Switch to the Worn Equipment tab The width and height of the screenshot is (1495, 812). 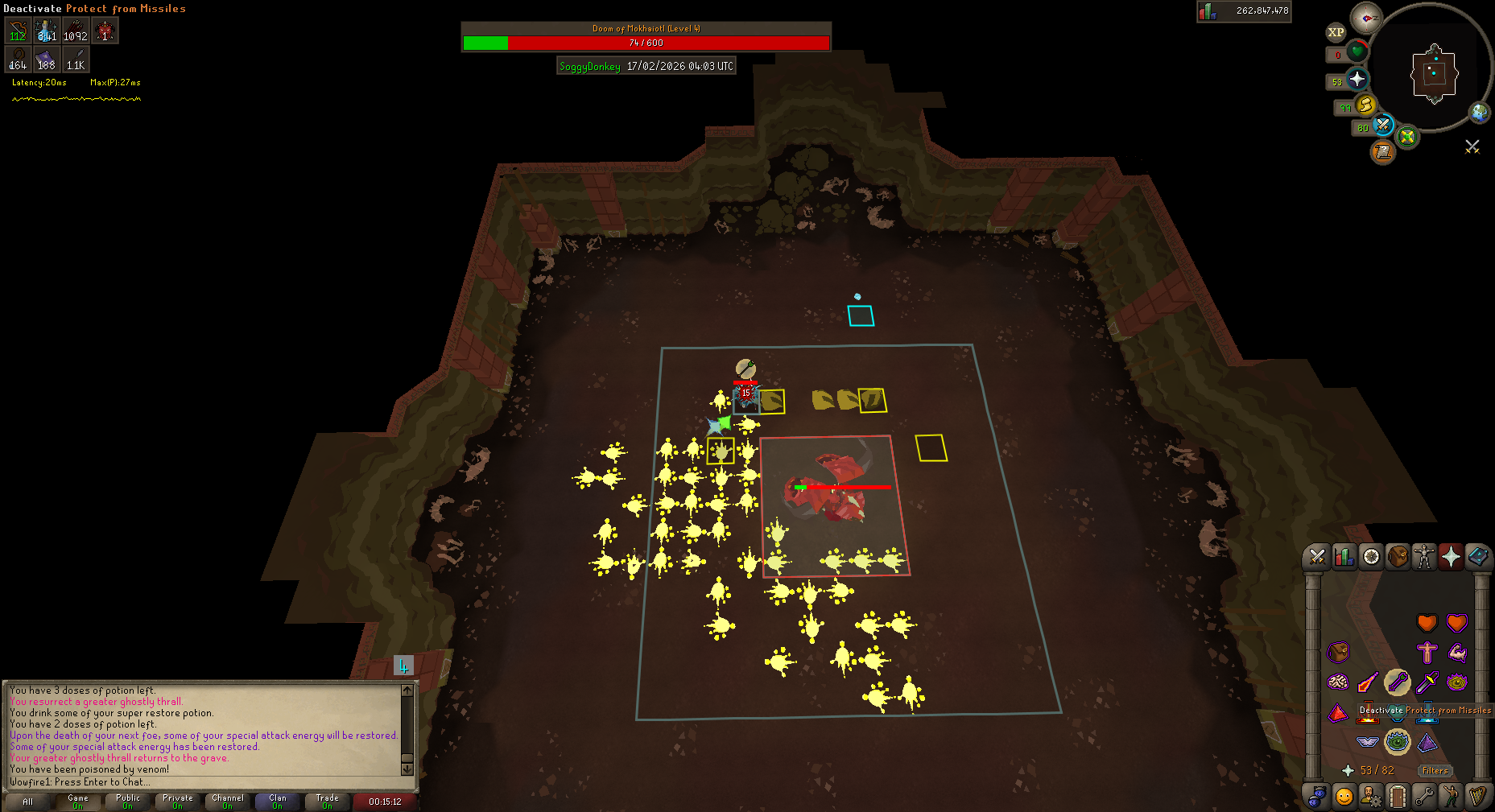(1425, 556)
